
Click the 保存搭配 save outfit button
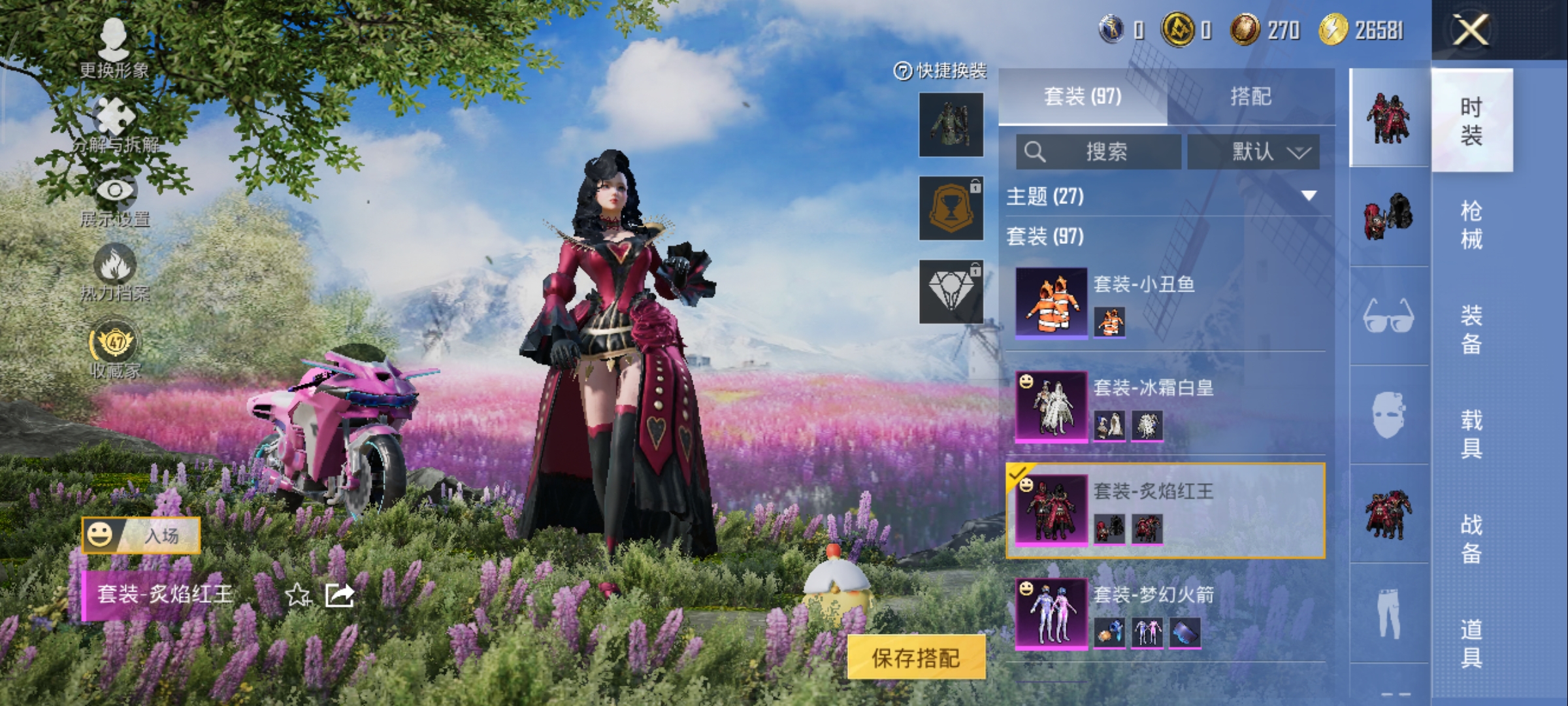click(916, 658)
